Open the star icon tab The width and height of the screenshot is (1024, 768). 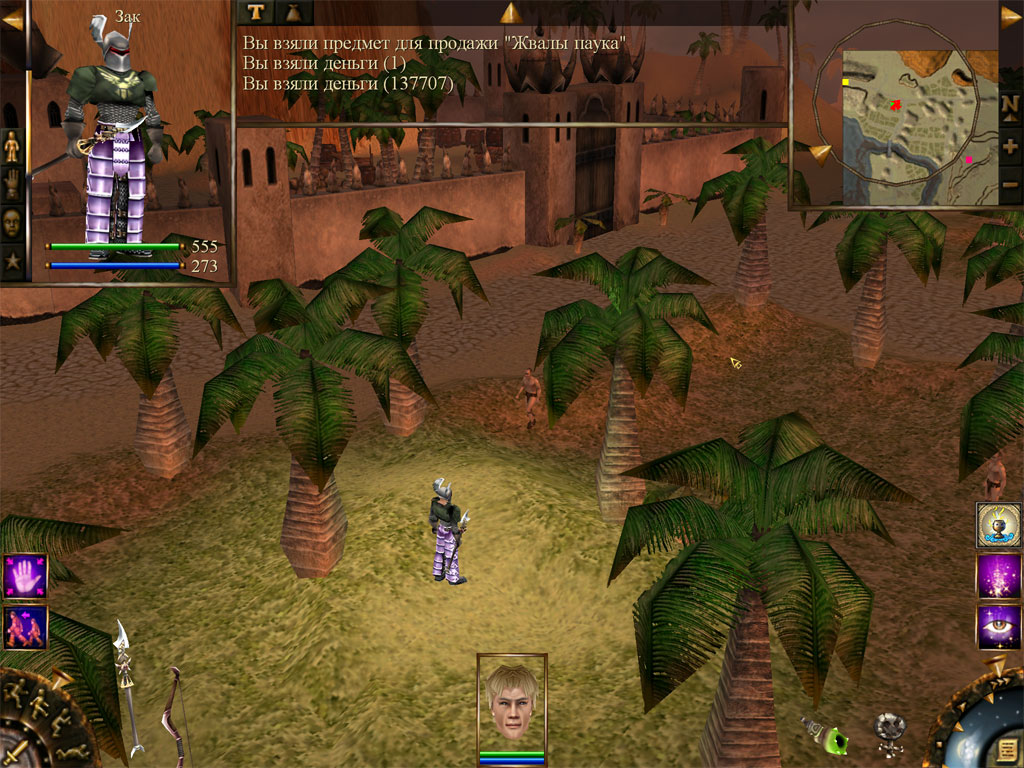[x=12, y=262]
